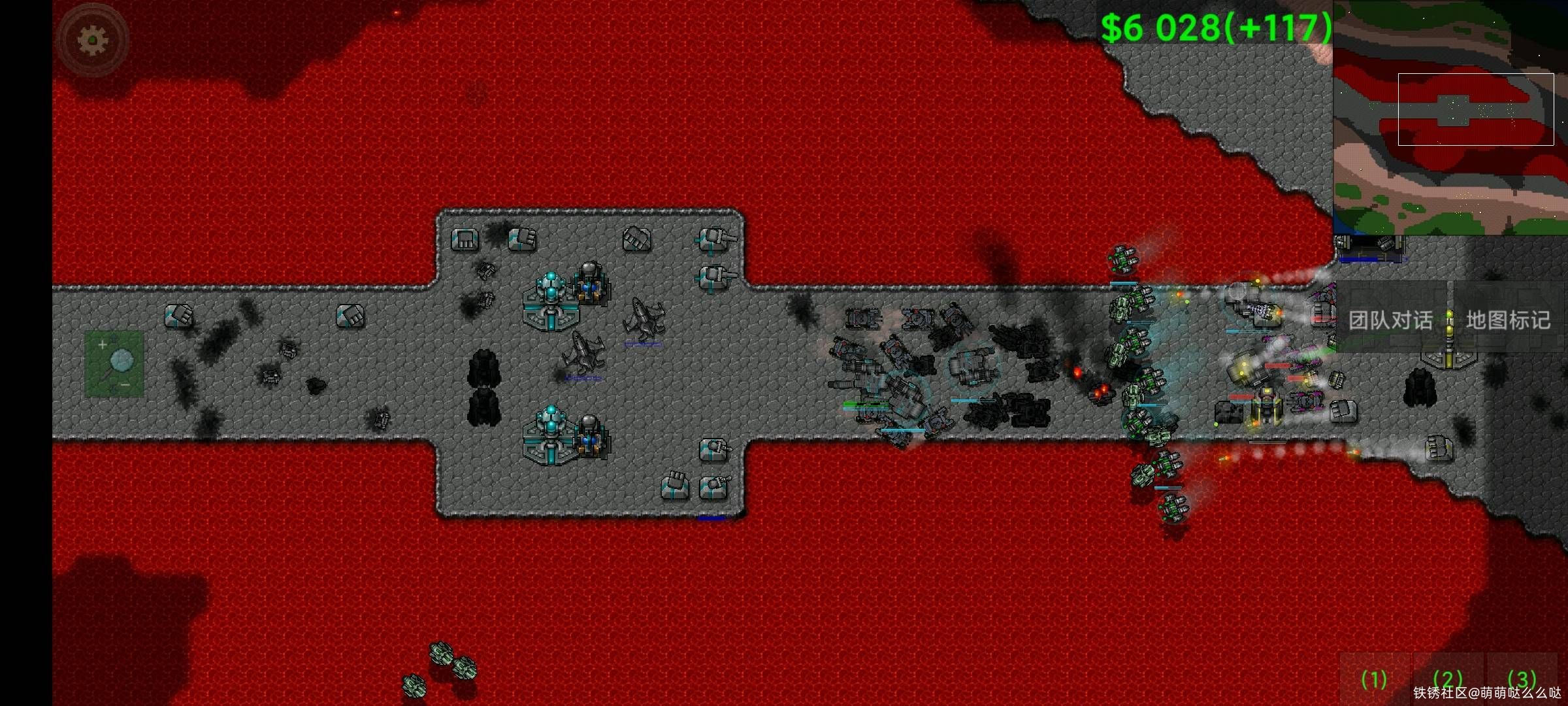Select control group (1)

[x=1373, y=679]
